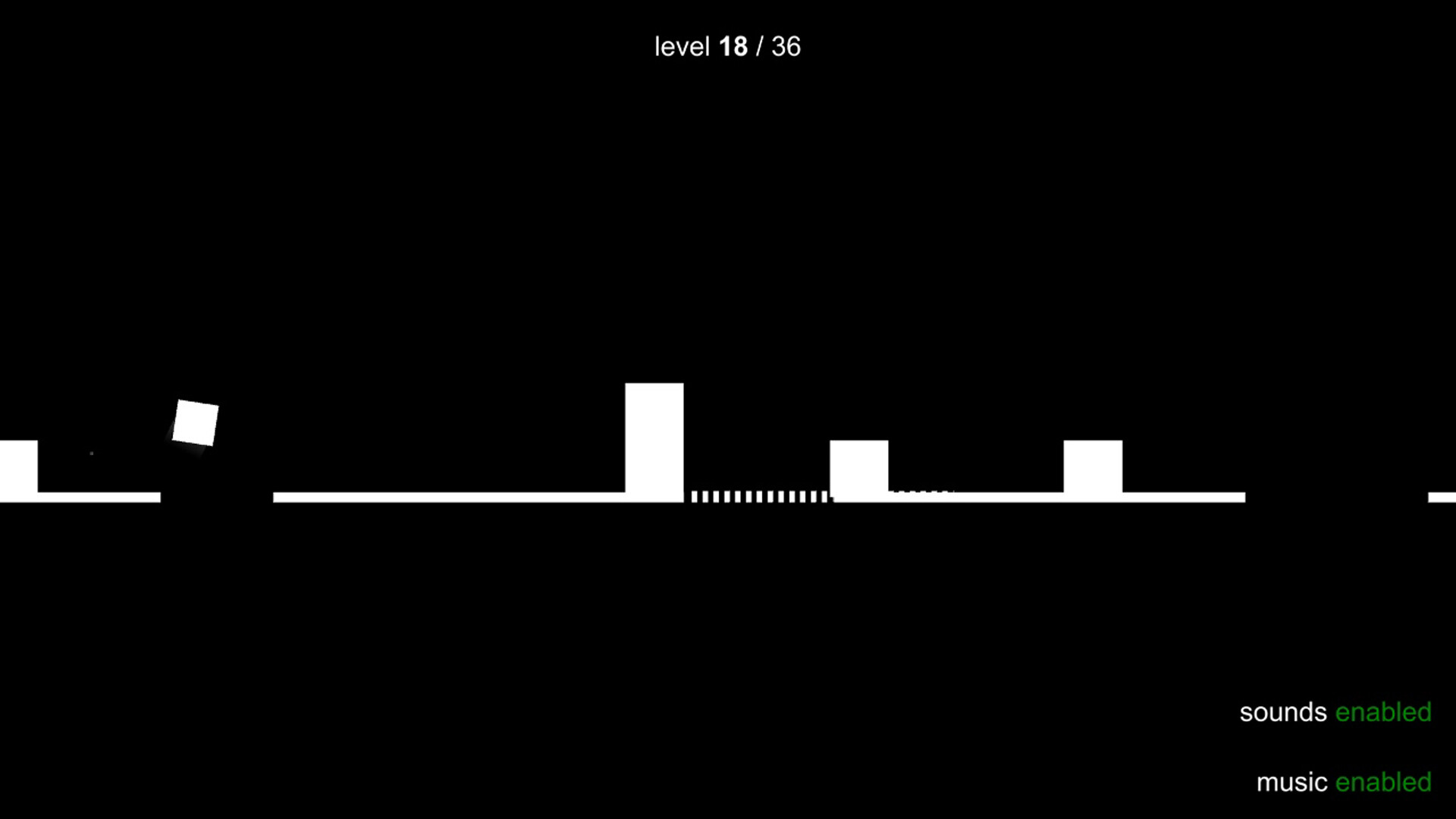The width and height of the screenshot is (1456, 819).
Task: Click the square platform right of the tower
Action: [858, 466]
